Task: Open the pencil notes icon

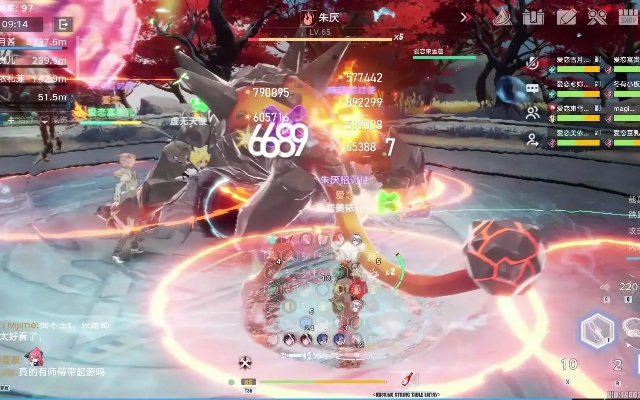Action: [x=566, y=16]
